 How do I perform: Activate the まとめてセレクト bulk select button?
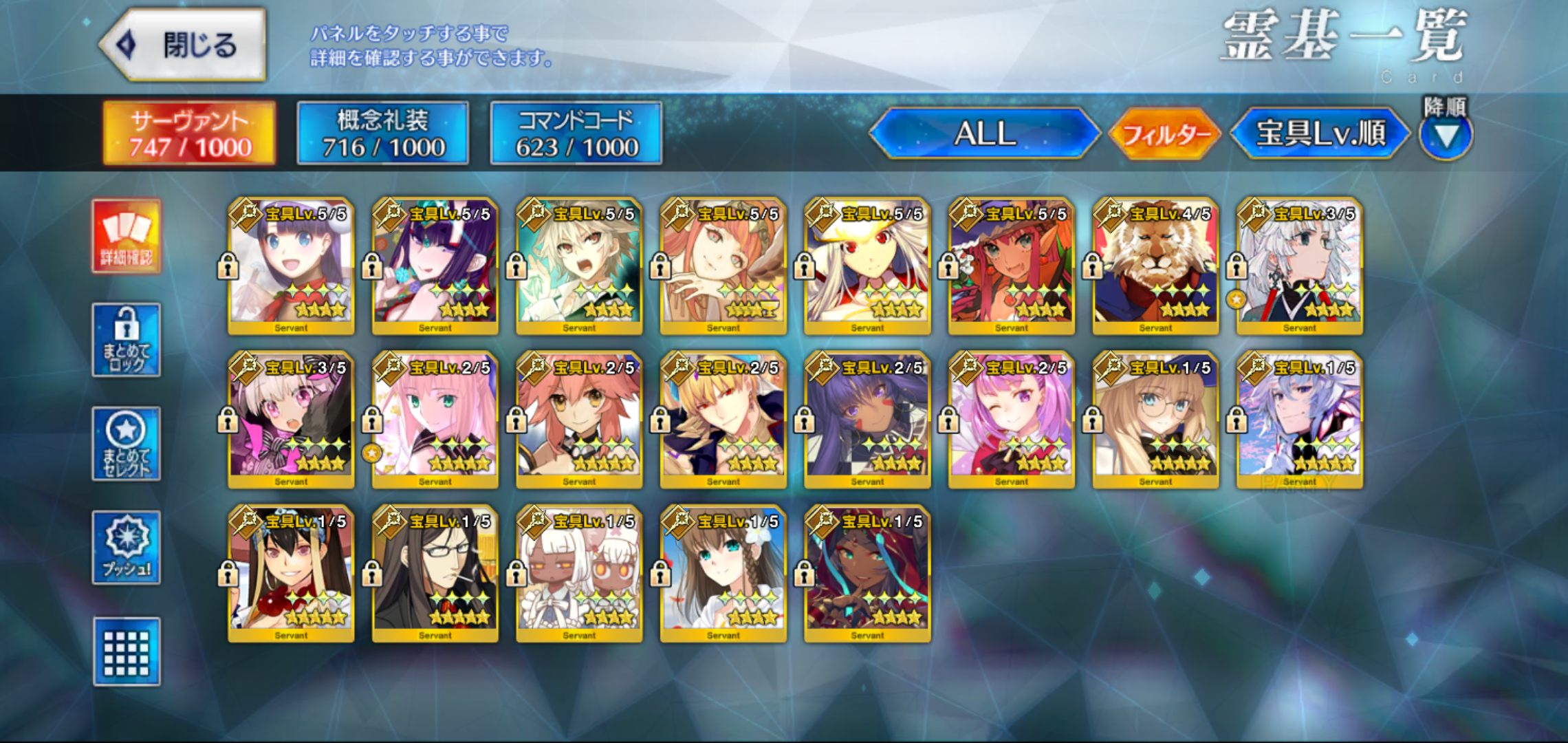(x=127, y=444)
